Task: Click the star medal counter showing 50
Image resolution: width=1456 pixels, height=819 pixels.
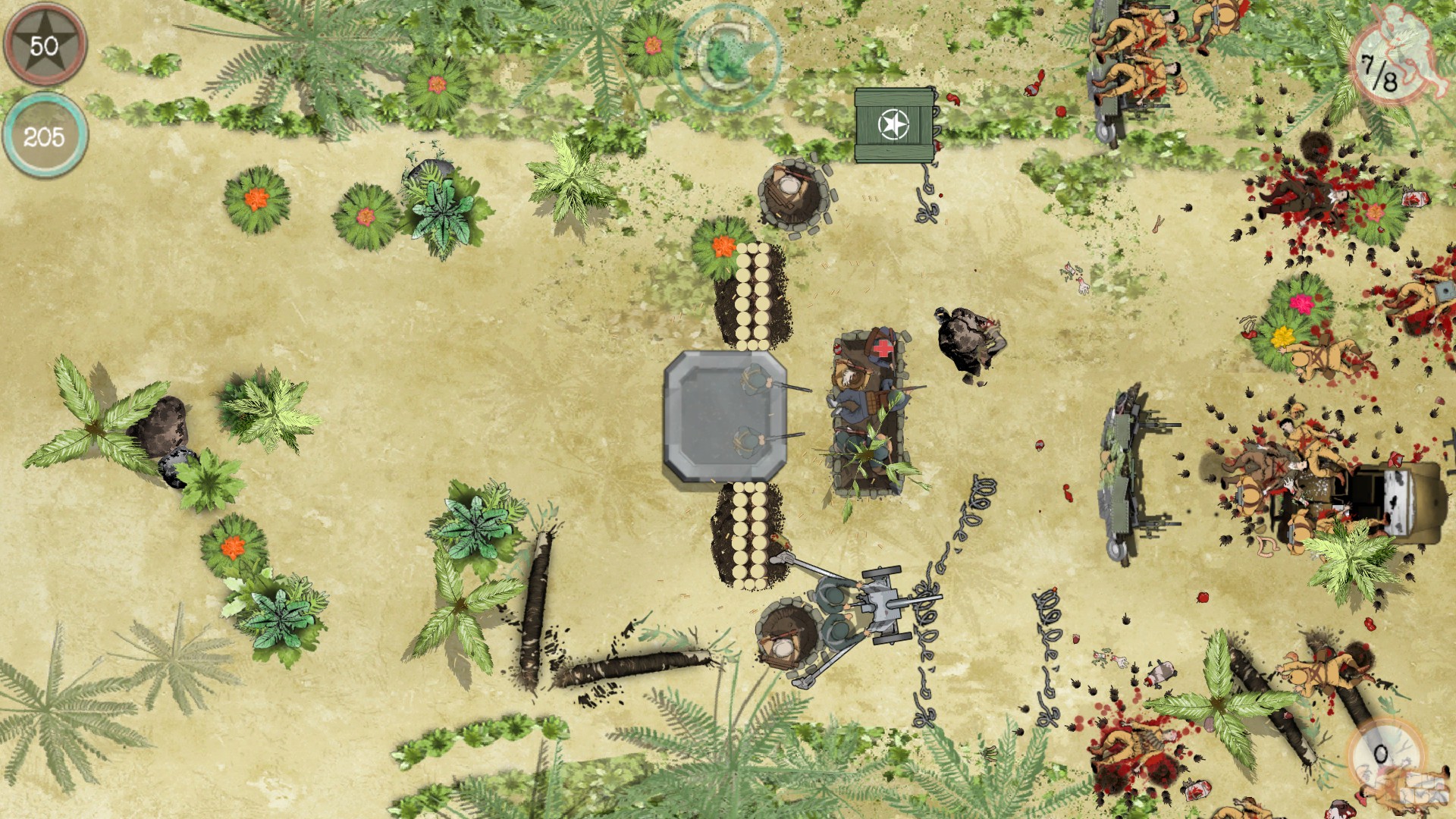Action: [45, 42]
